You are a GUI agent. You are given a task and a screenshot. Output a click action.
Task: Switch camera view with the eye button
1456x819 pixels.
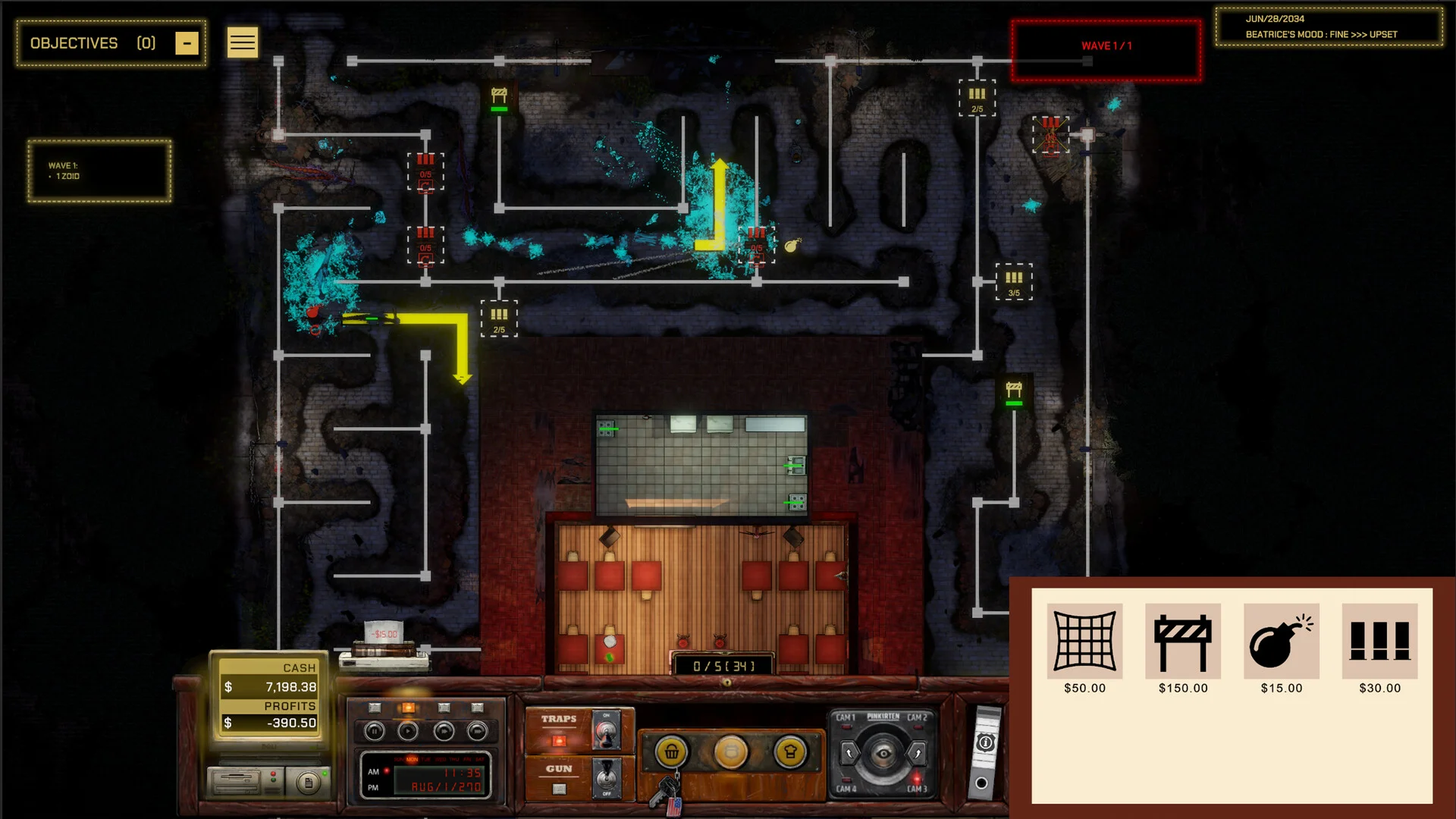click(883, 754)
